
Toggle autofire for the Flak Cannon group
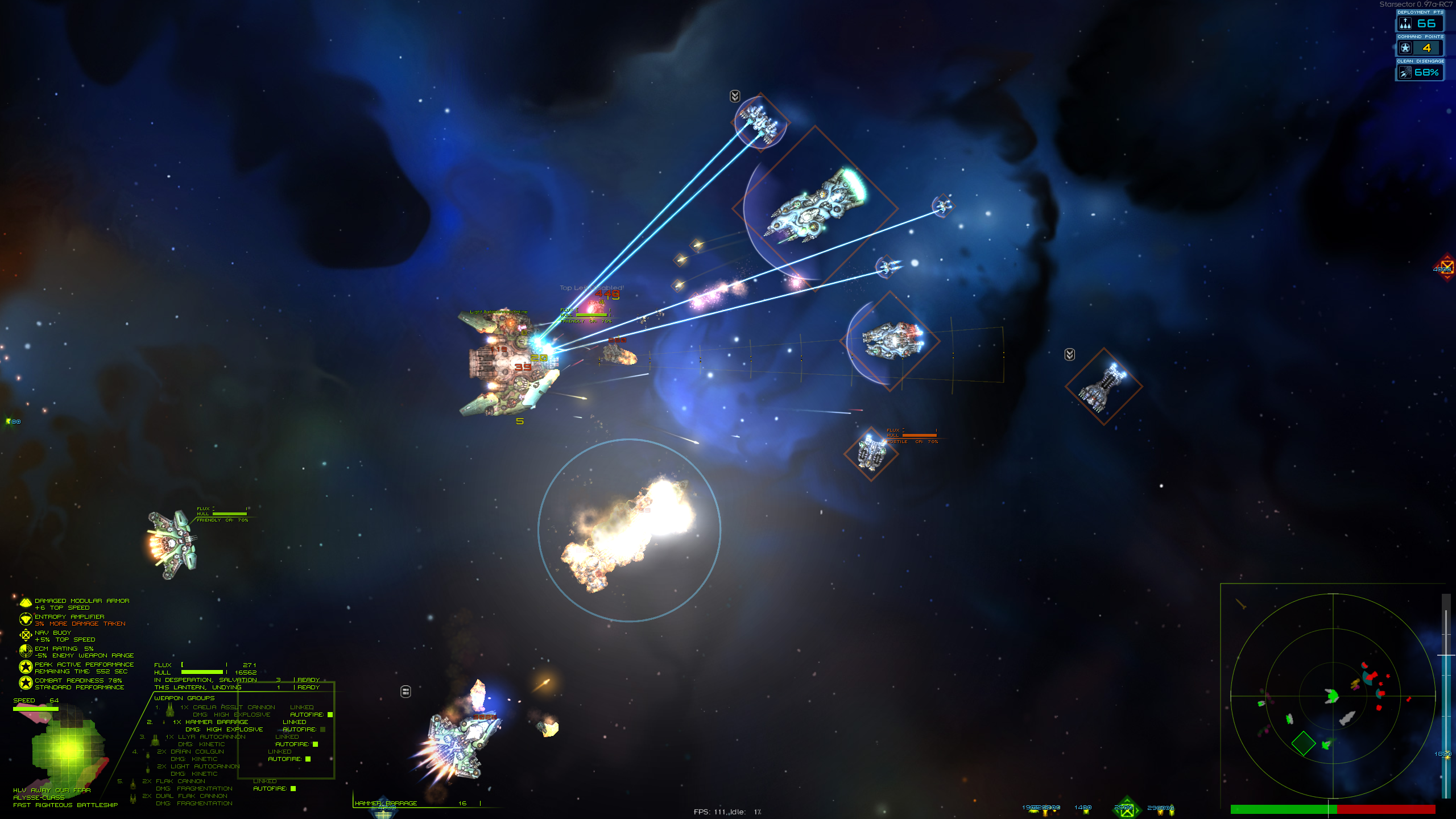(293, 789)
